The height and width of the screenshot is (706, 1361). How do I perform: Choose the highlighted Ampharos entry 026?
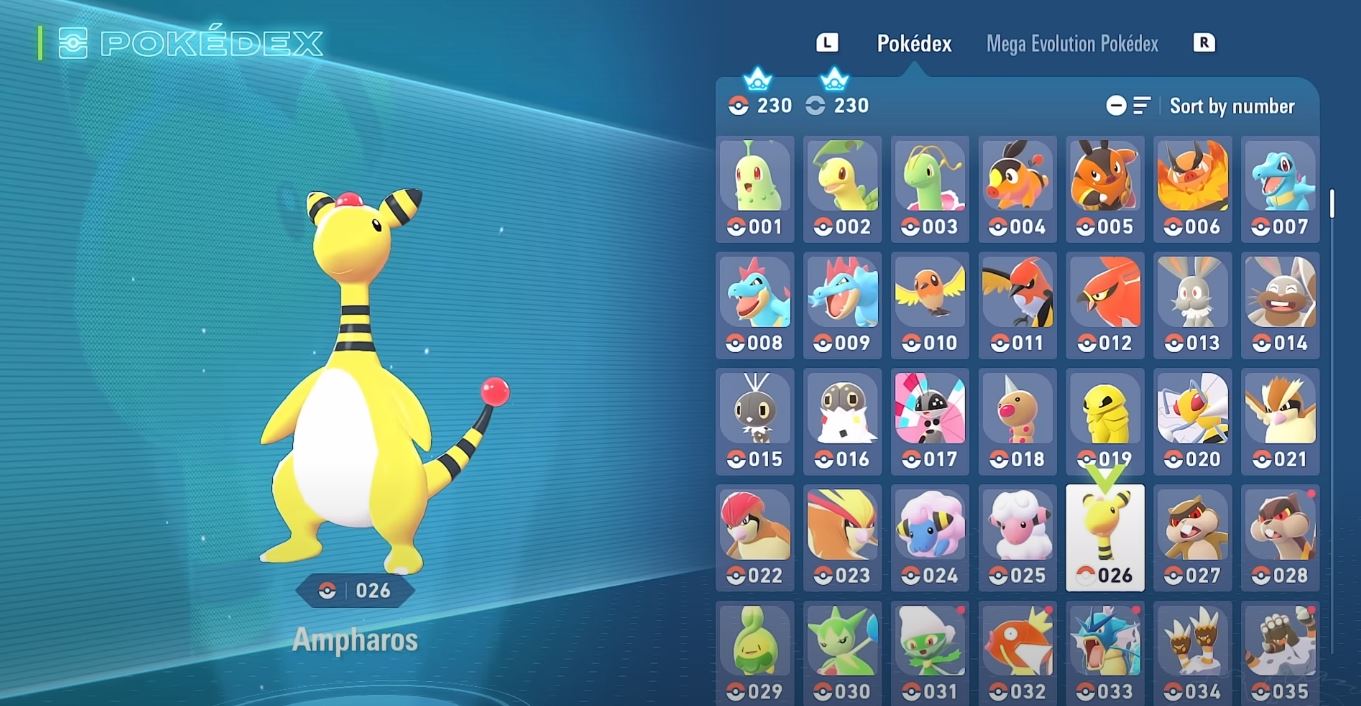click(1105, 537)
